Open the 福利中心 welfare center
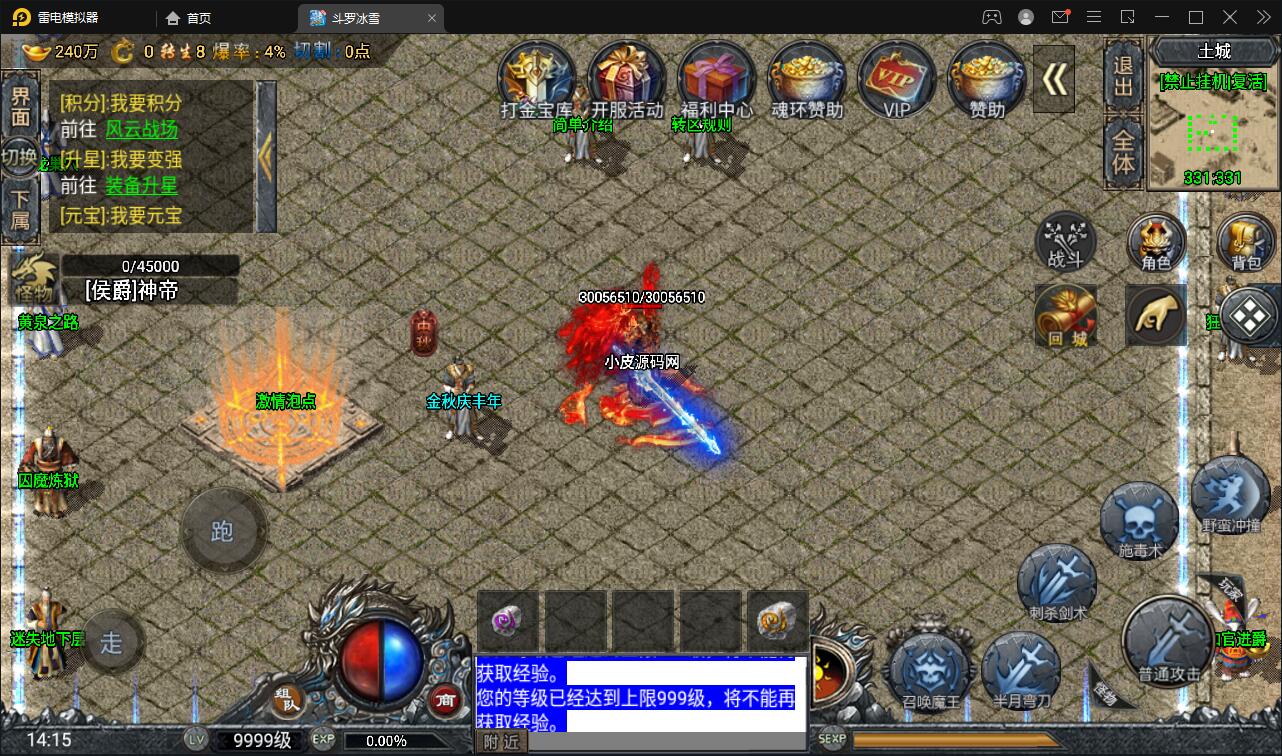Viewport: 1282px width, 756px height. click(x=716, y=80)
